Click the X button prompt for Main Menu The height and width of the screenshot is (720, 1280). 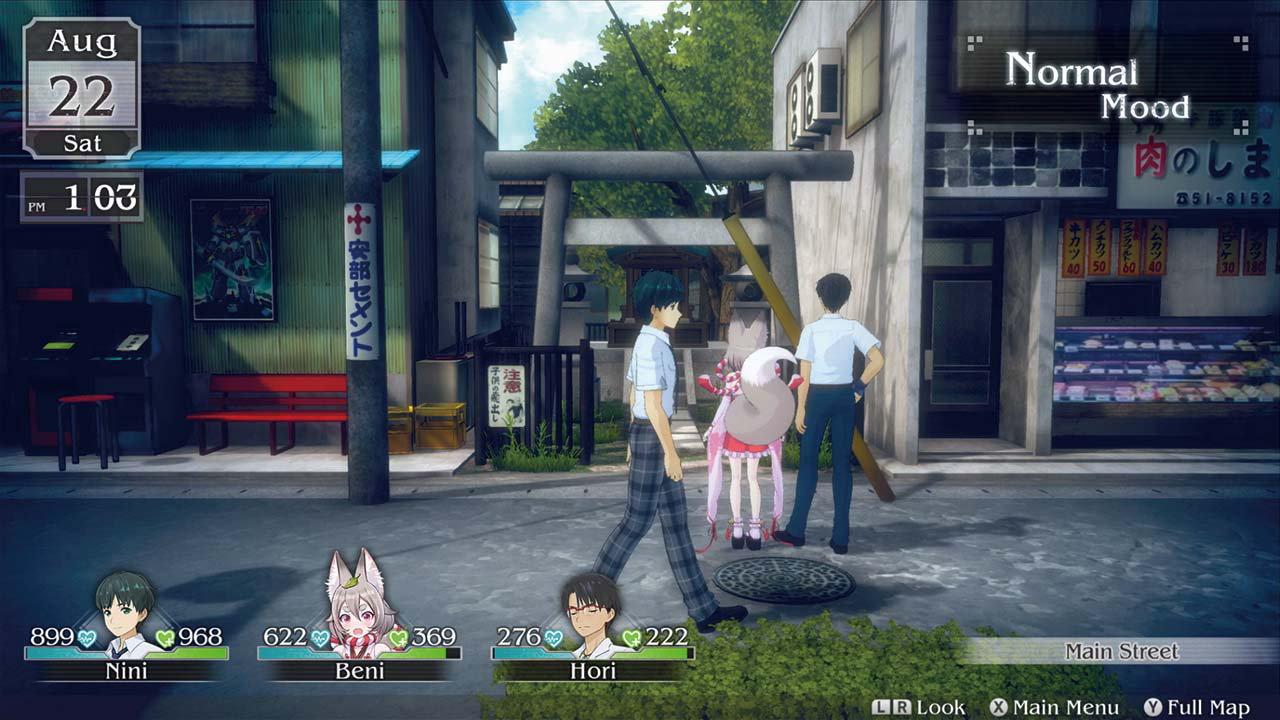click(998, 706)
